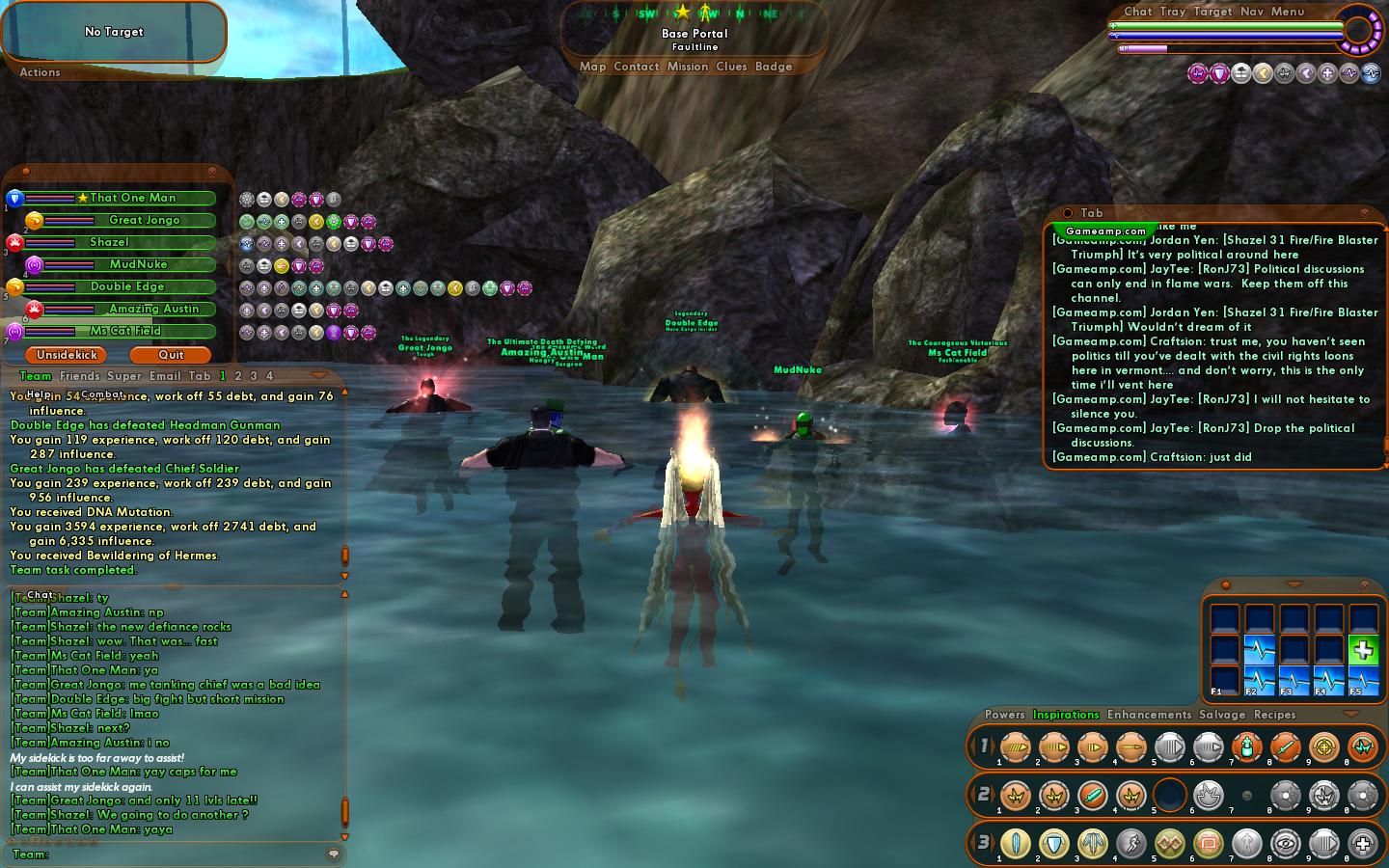Switch to the Super group tab
The height and width of the screenshot is (868, 1389).
tap(124, 376)
